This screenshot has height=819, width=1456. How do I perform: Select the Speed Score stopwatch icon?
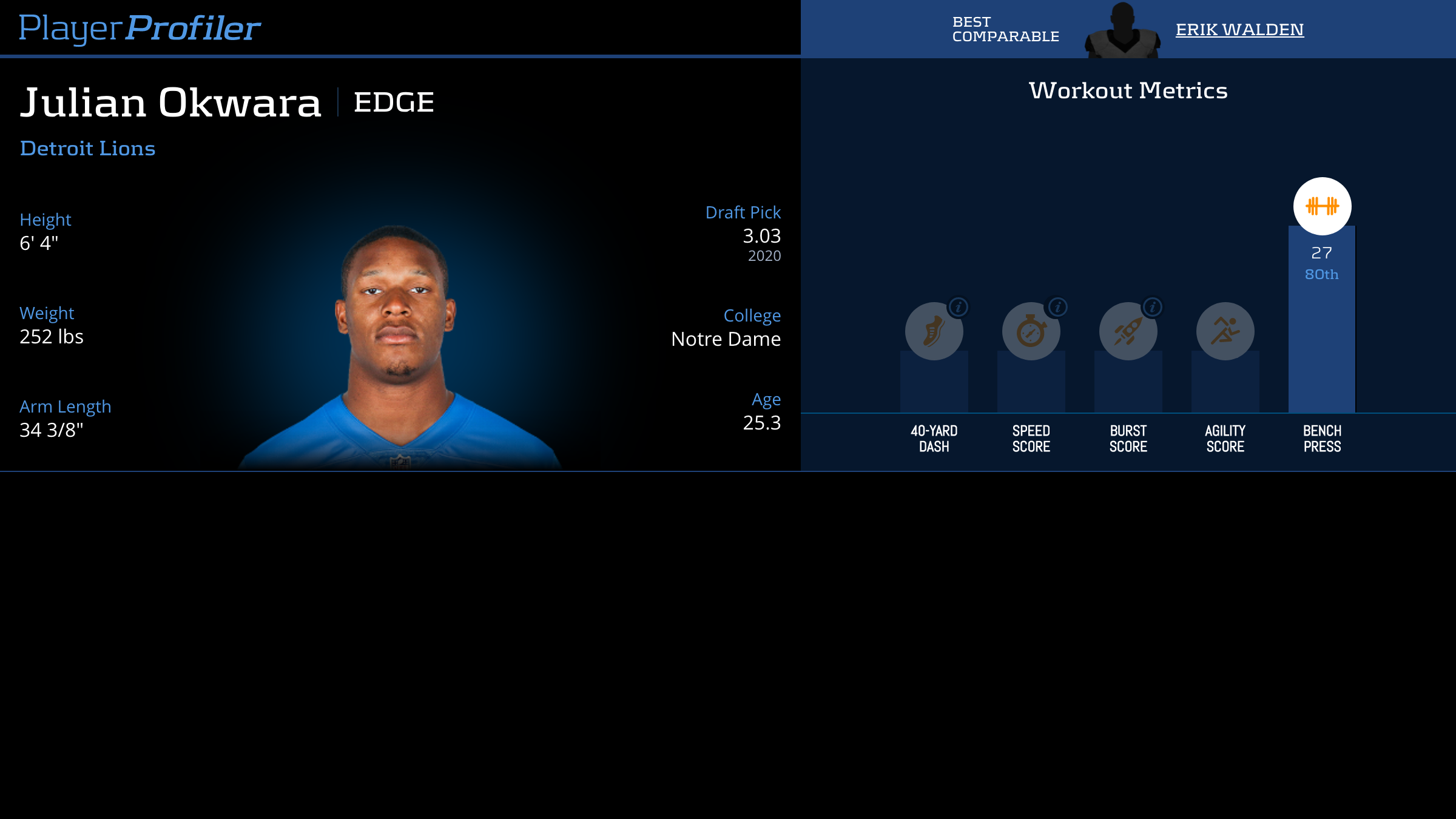[x=1031, y=332]
